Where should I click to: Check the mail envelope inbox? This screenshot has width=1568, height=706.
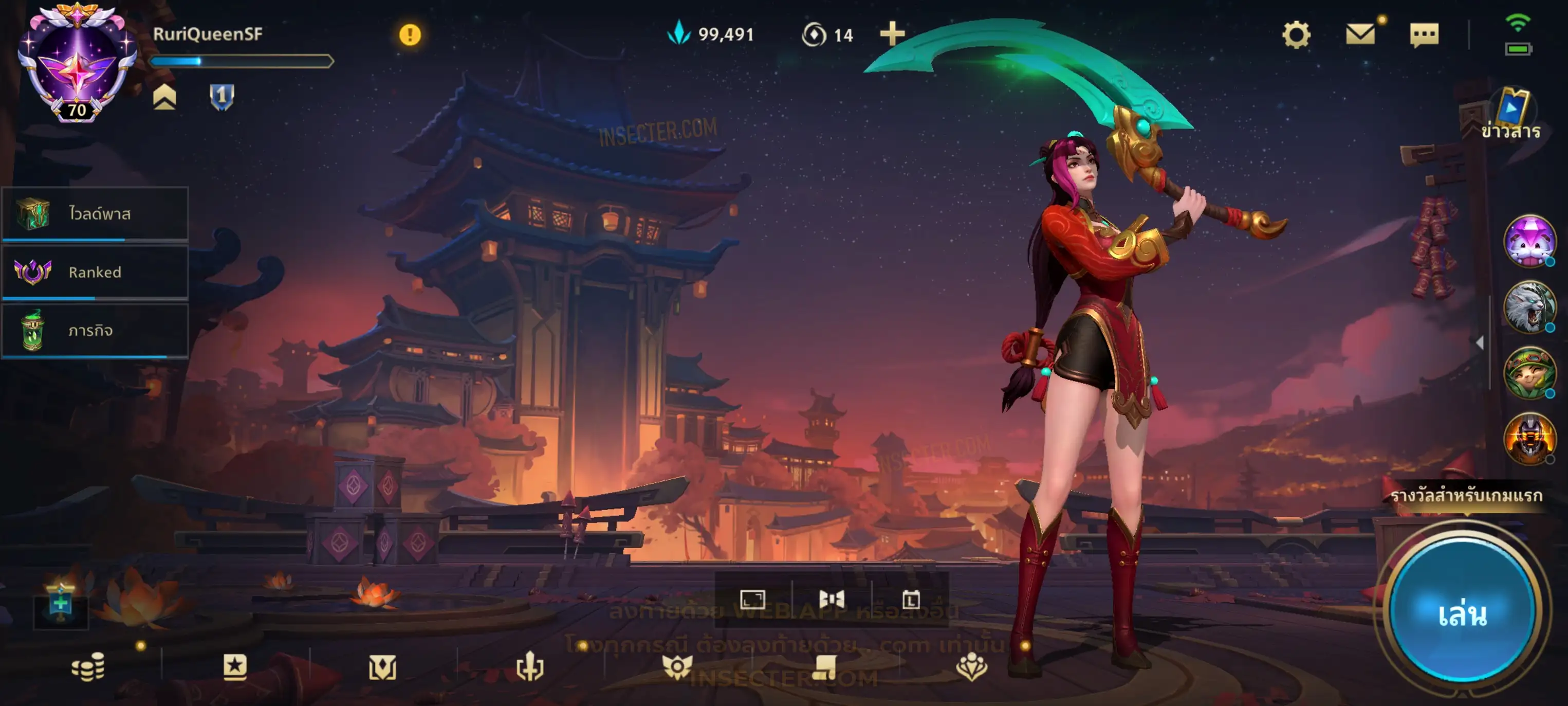tap(1360, 34)
